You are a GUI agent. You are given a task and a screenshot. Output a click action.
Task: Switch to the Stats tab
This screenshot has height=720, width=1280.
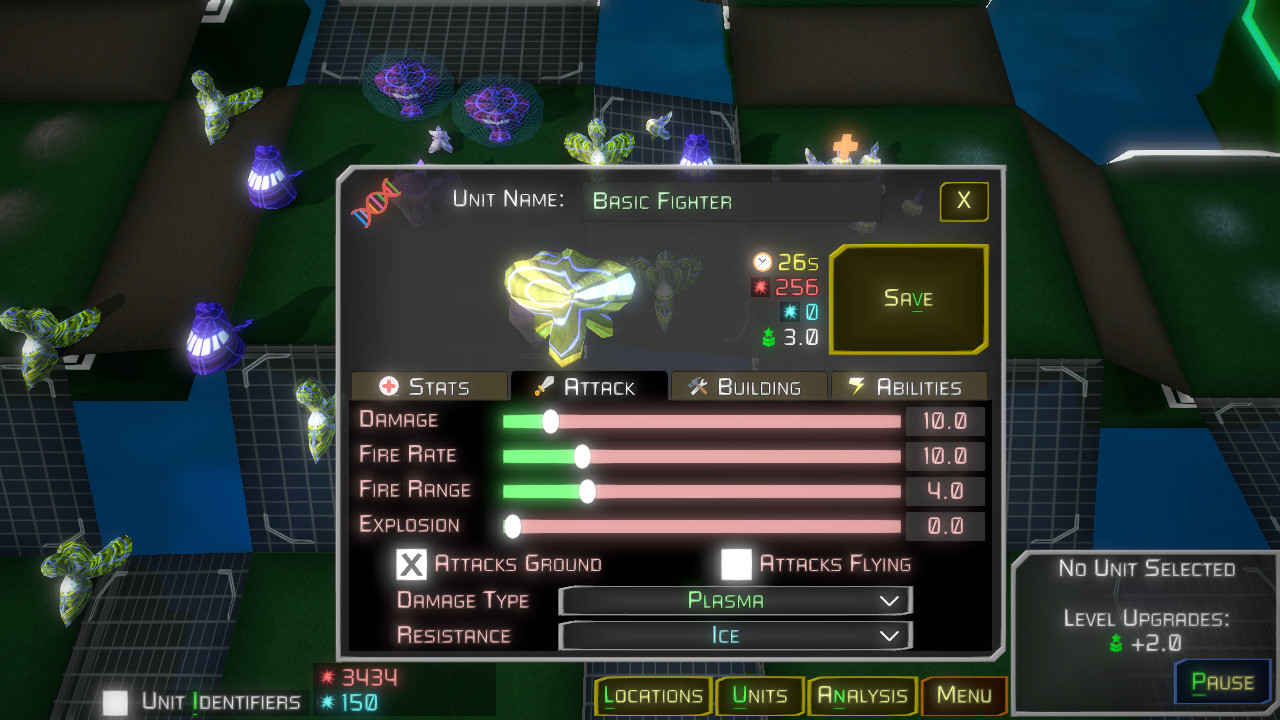430,386
